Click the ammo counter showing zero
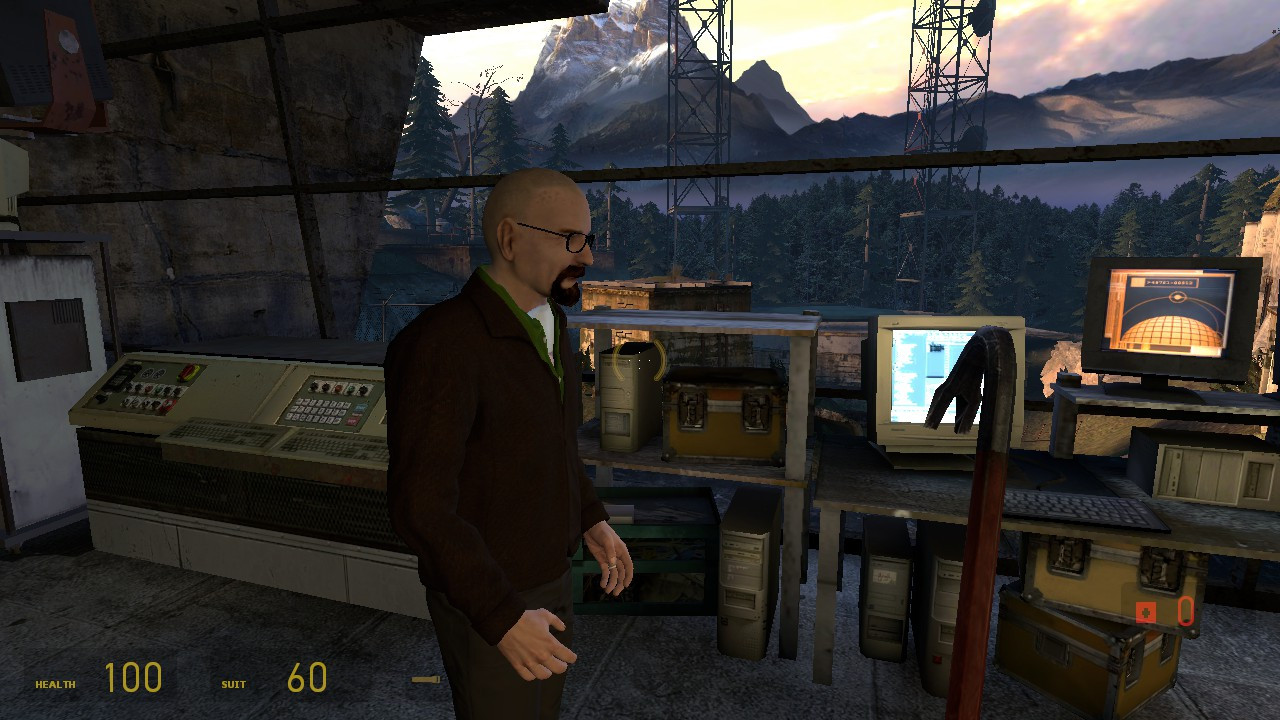The height and width of the screenshot is (720, 1280). 1185,613
